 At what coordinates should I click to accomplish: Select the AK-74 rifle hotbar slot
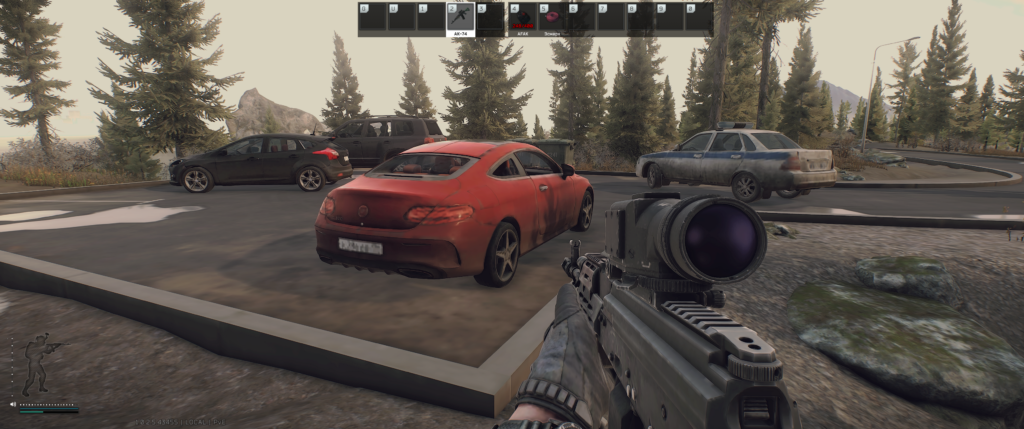tap(460, 19)
